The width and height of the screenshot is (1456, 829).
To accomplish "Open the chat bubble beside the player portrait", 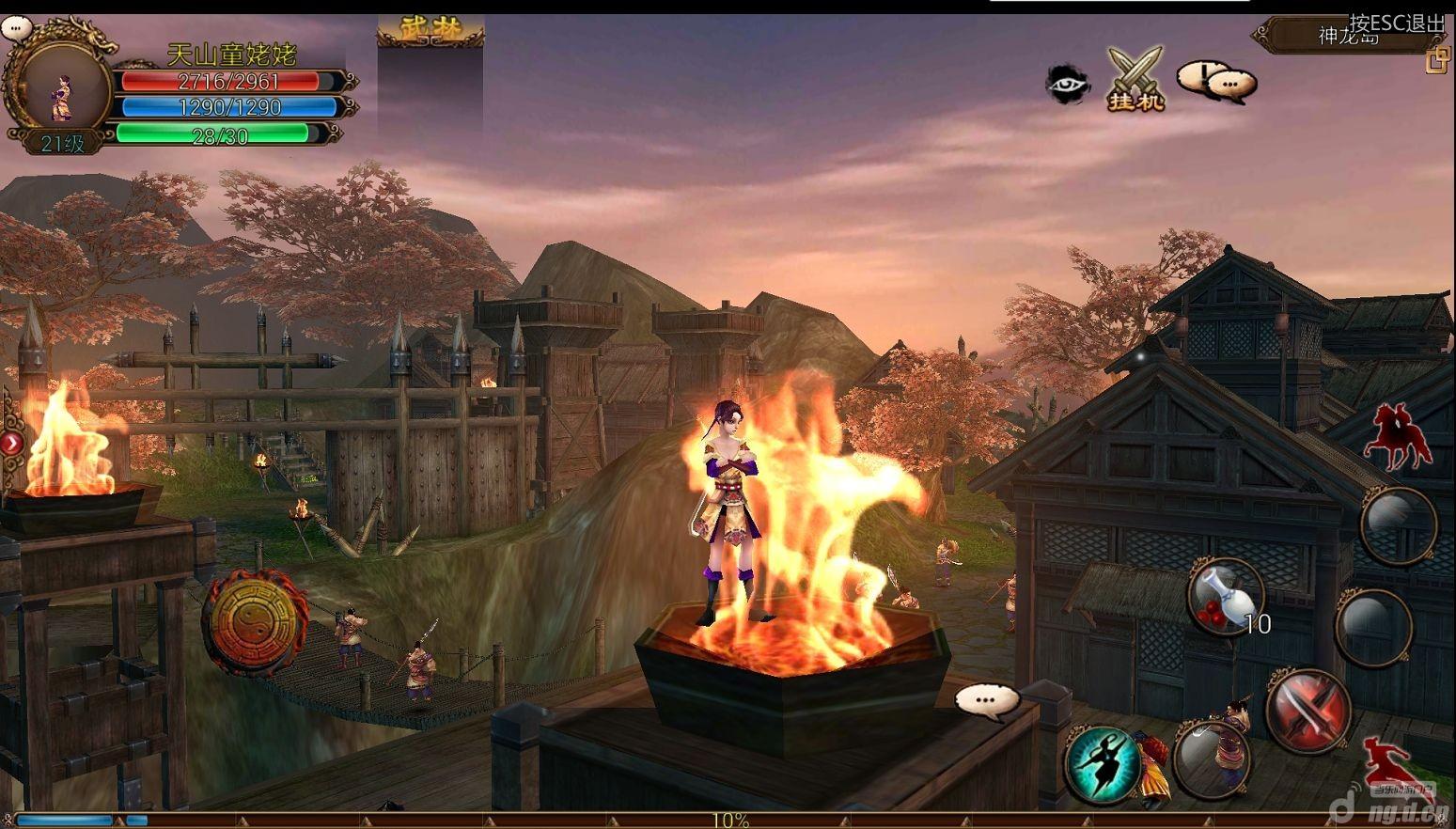I will click(16, 27).
